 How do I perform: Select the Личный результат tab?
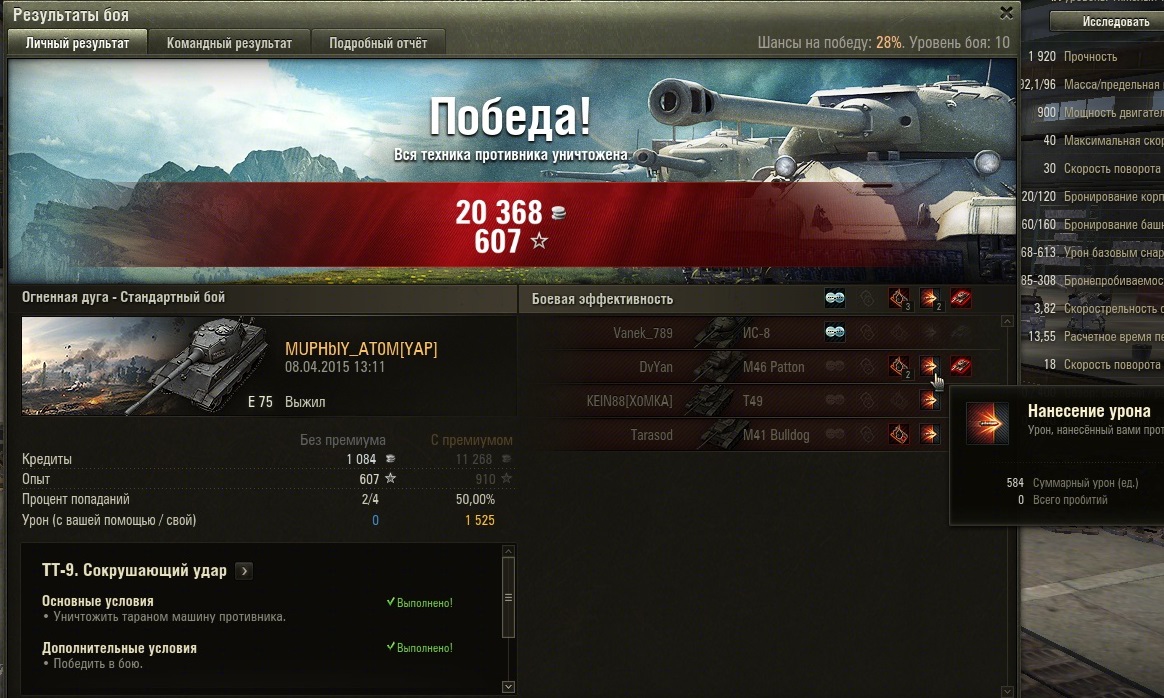pyautogui.click(x=77, y=43)
